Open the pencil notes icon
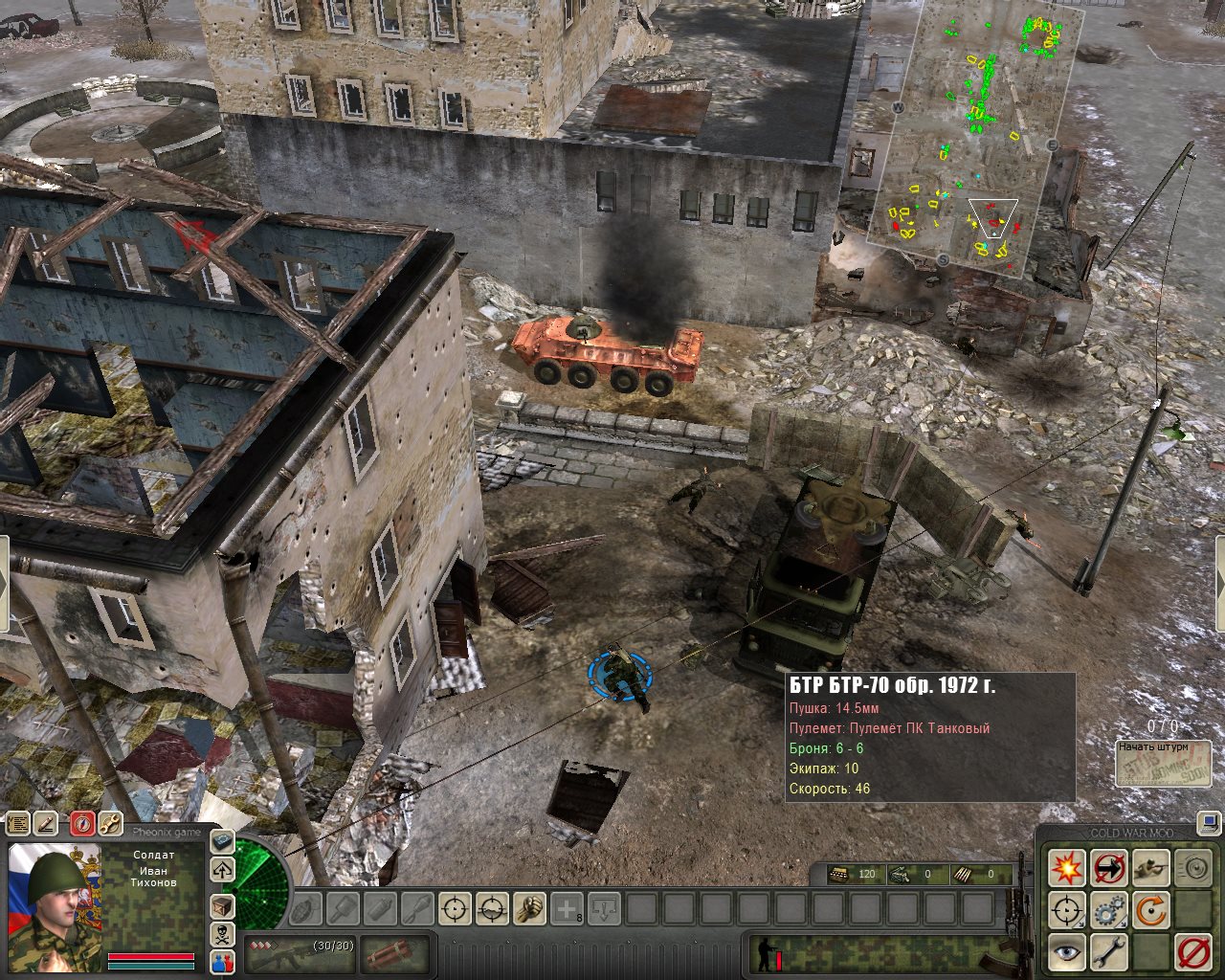1225x980 pixels. (x=46, y=823)
